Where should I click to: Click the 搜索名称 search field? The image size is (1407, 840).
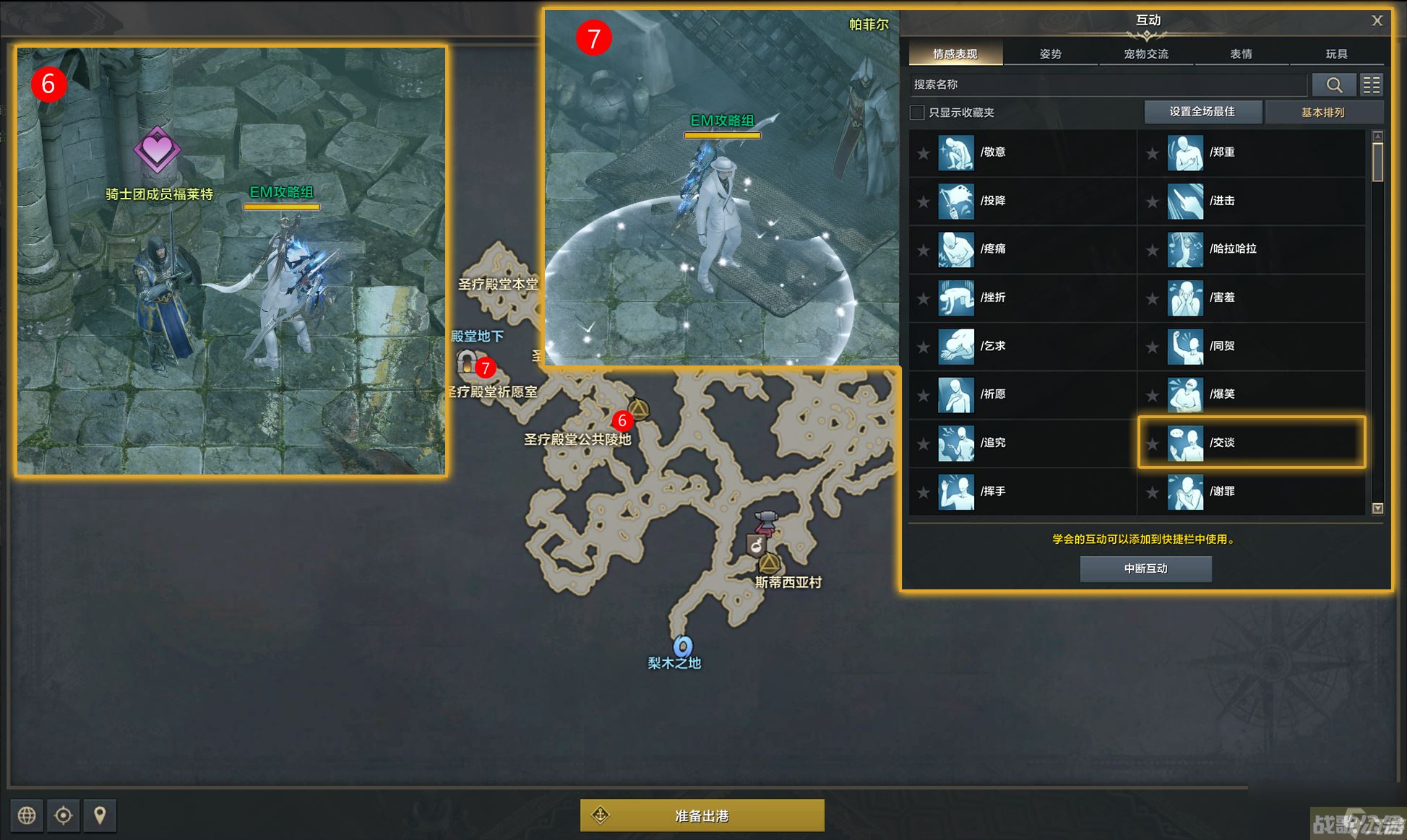pyautogui.click(x=1107, y=85)
